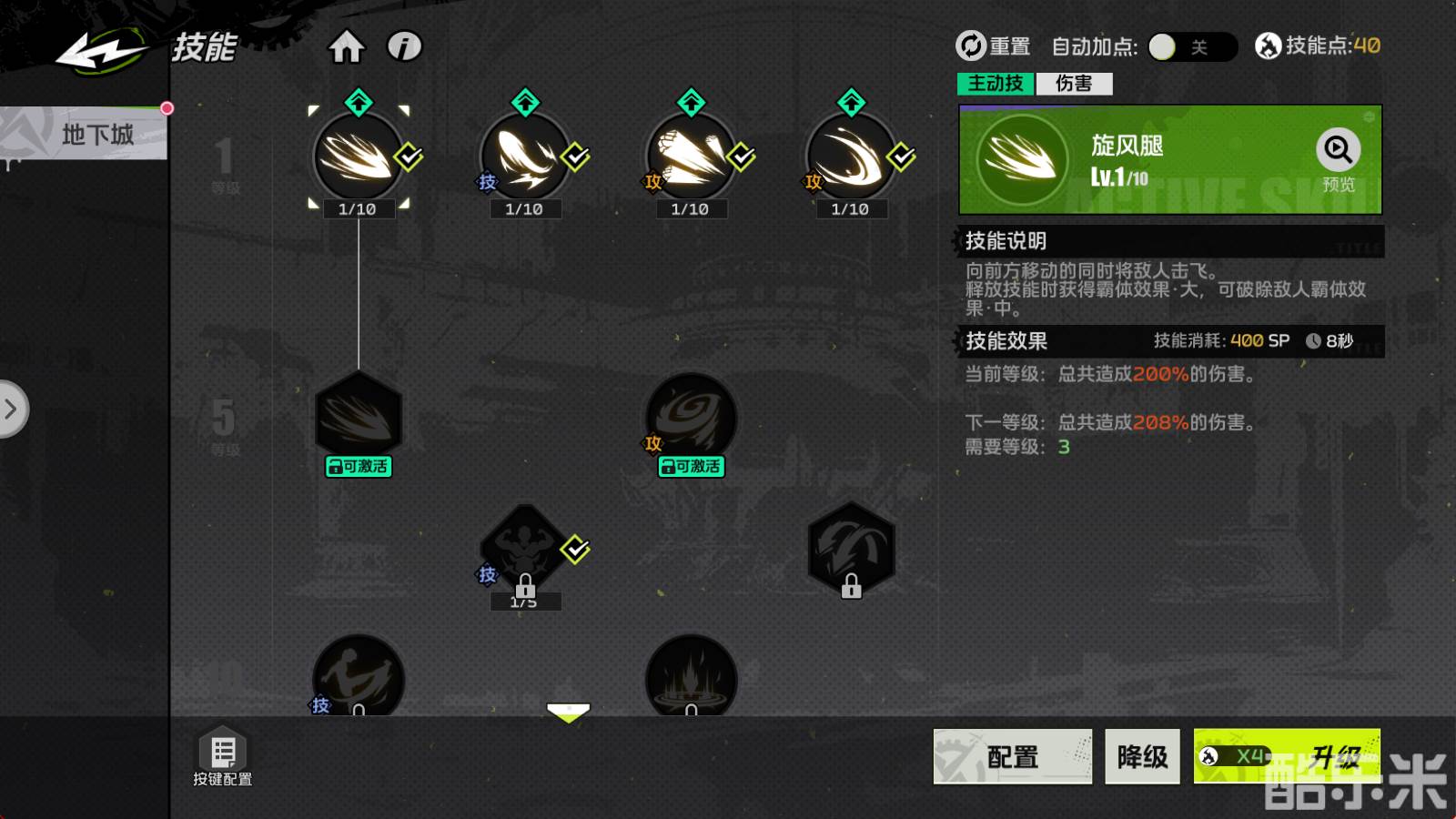Select the activatable hexagon passive under whirlwind kick
The width and height of the screenshot is (1456, 819).
pos(359,417)
